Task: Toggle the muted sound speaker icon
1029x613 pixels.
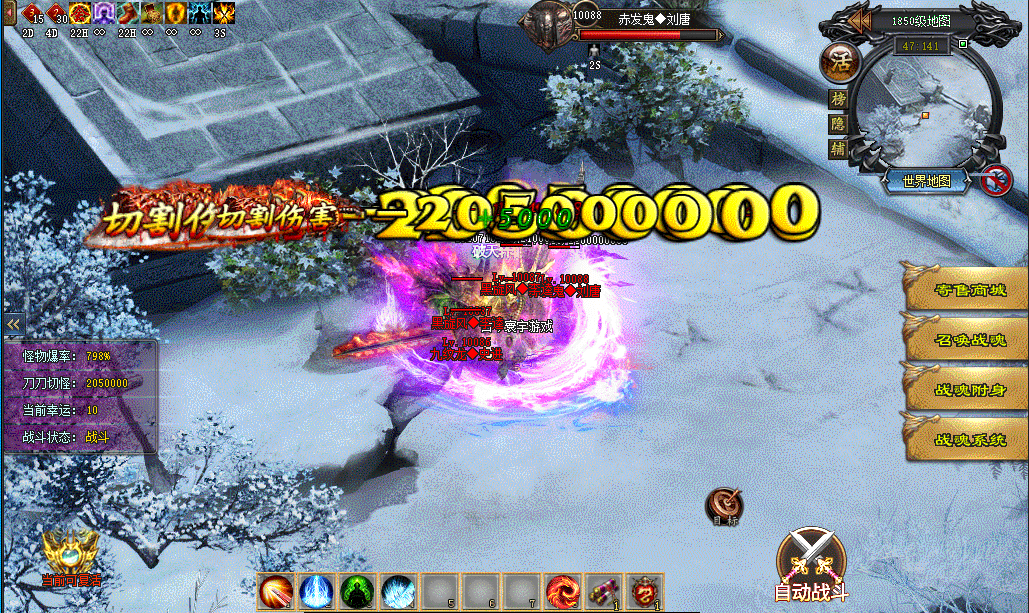Action: point(993,179)
